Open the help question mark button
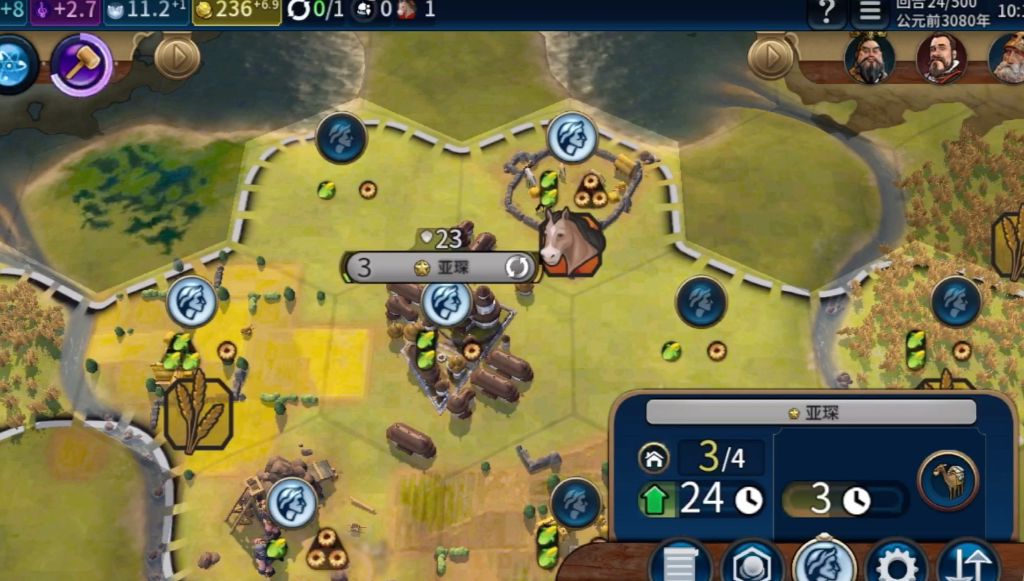1024x581 pixels. pyautogui.click(x=826, y=13)
